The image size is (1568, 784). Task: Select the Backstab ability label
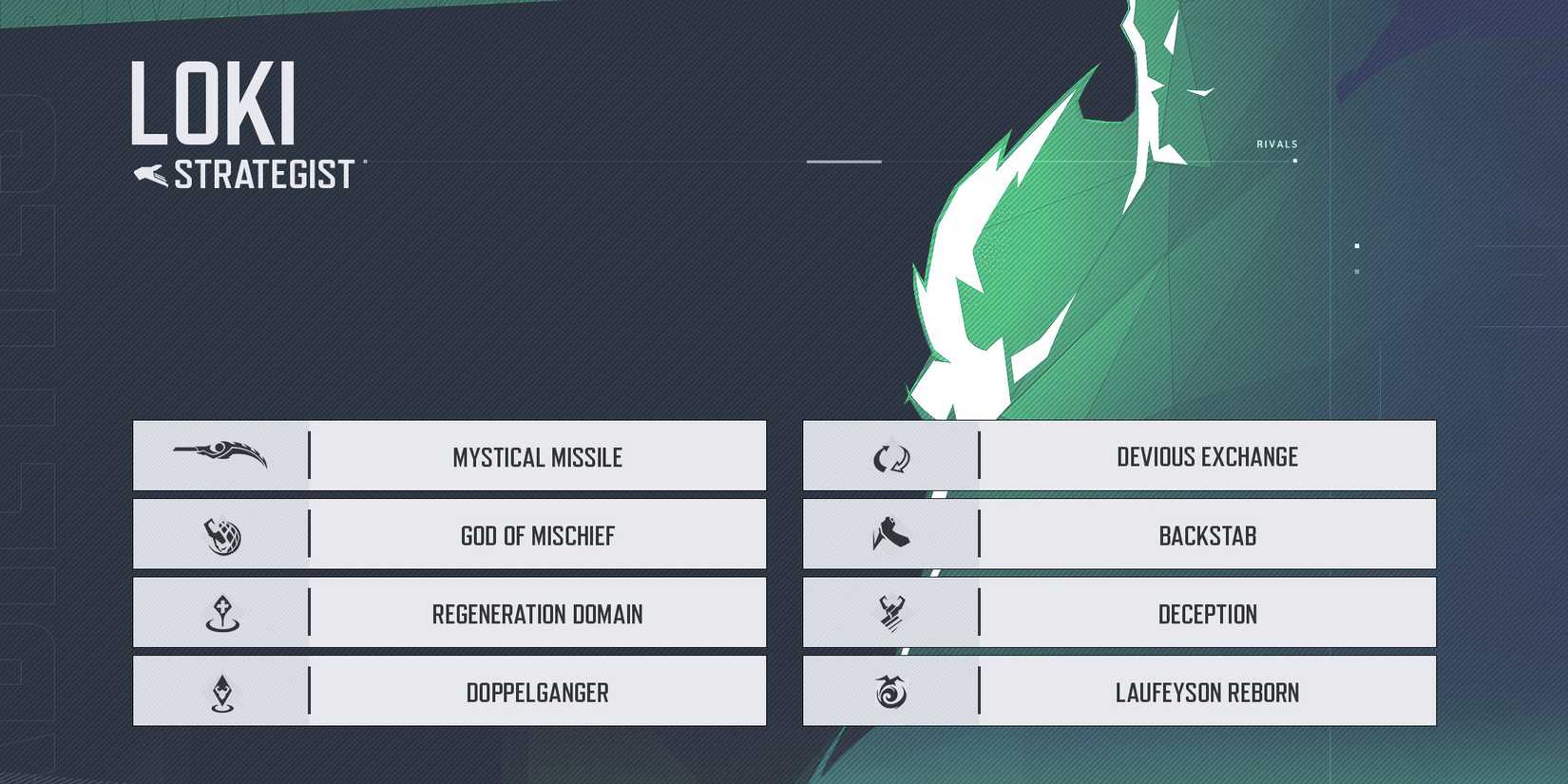tap(1208, 535)
